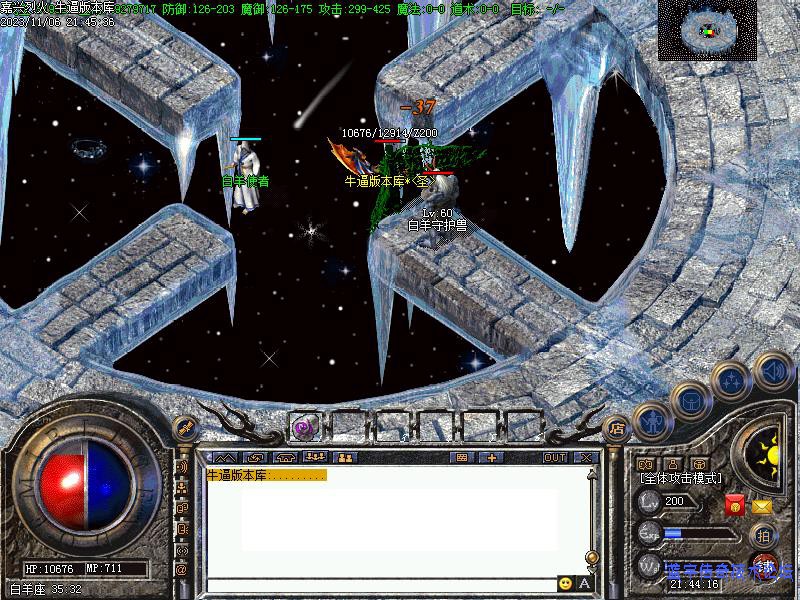Open the emoji picker in chat input
The width and height of the screenshot is (800, 600).
click(566, 583)
